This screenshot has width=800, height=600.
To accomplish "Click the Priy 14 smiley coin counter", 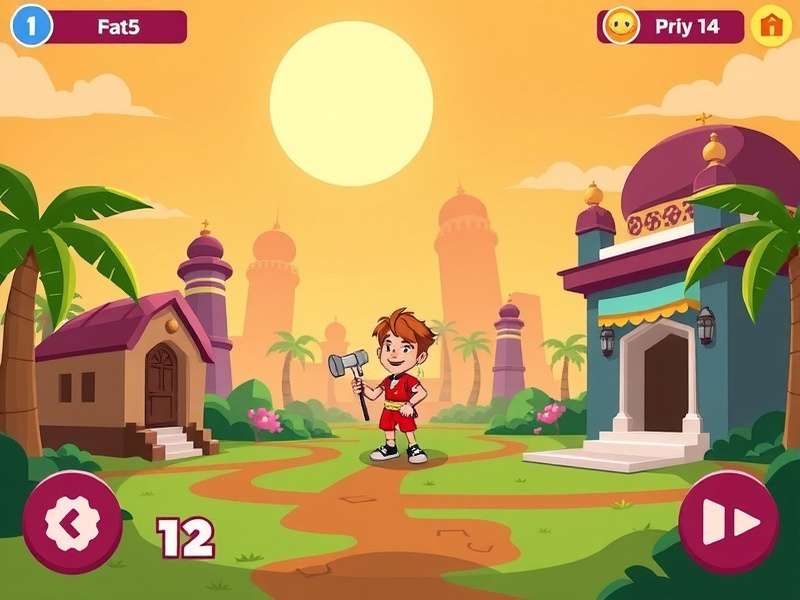I will (x=671, y=26).
